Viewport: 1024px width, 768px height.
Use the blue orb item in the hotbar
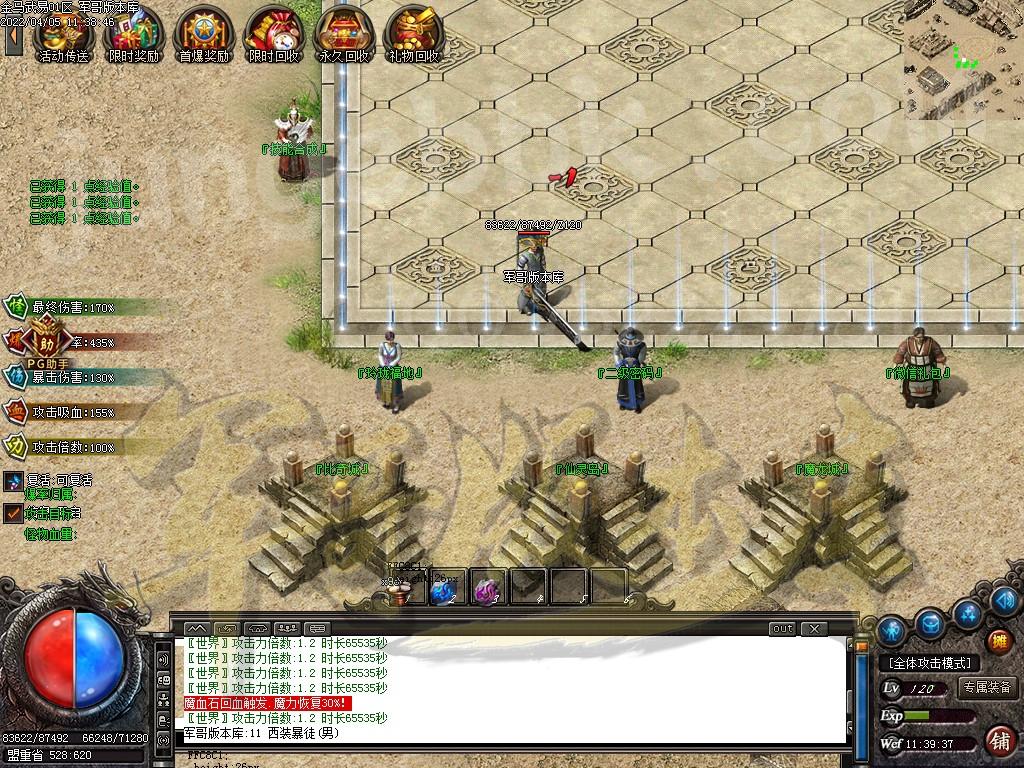point(442,591)
